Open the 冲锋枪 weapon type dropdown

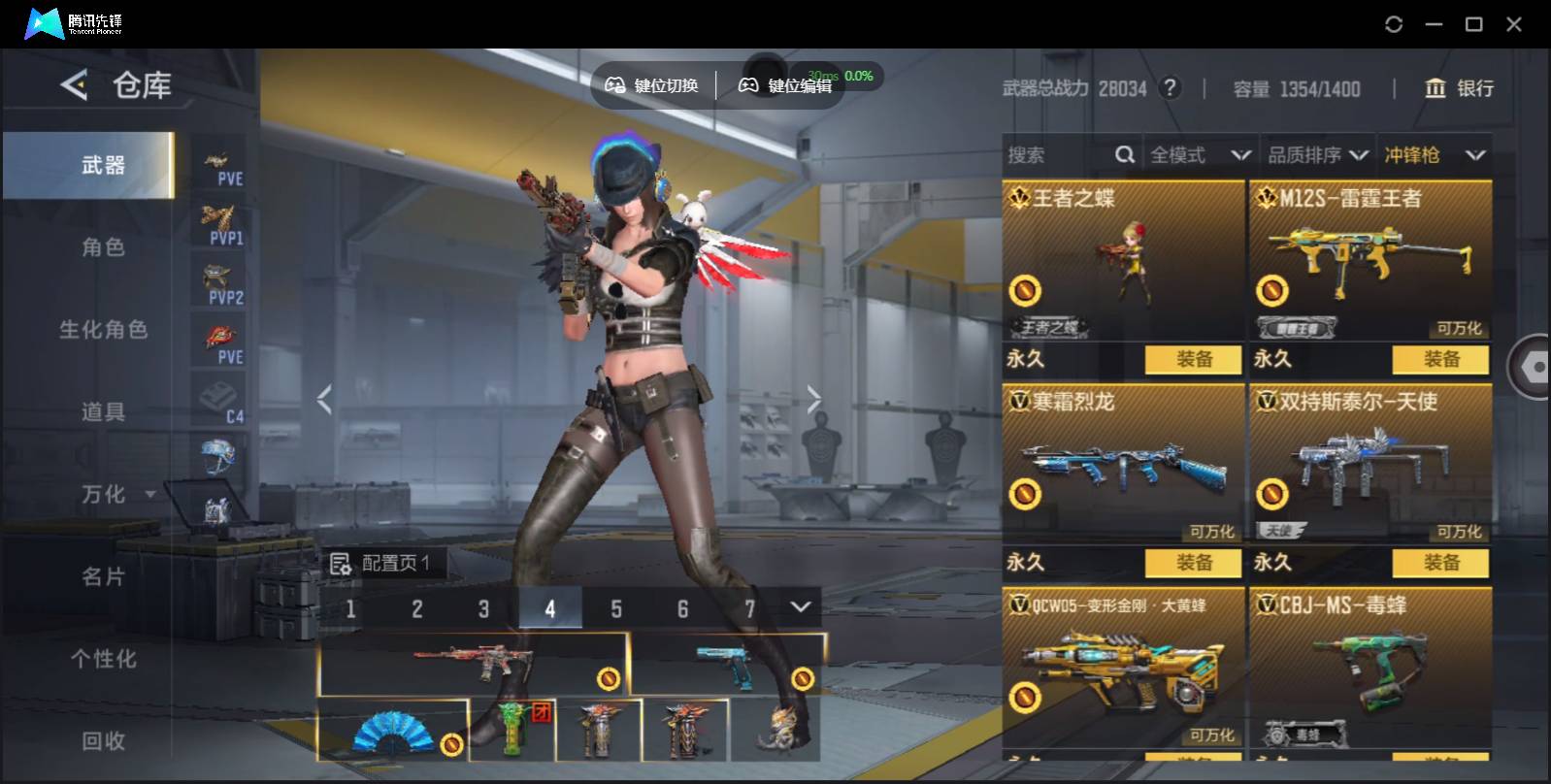(1435, 155)
